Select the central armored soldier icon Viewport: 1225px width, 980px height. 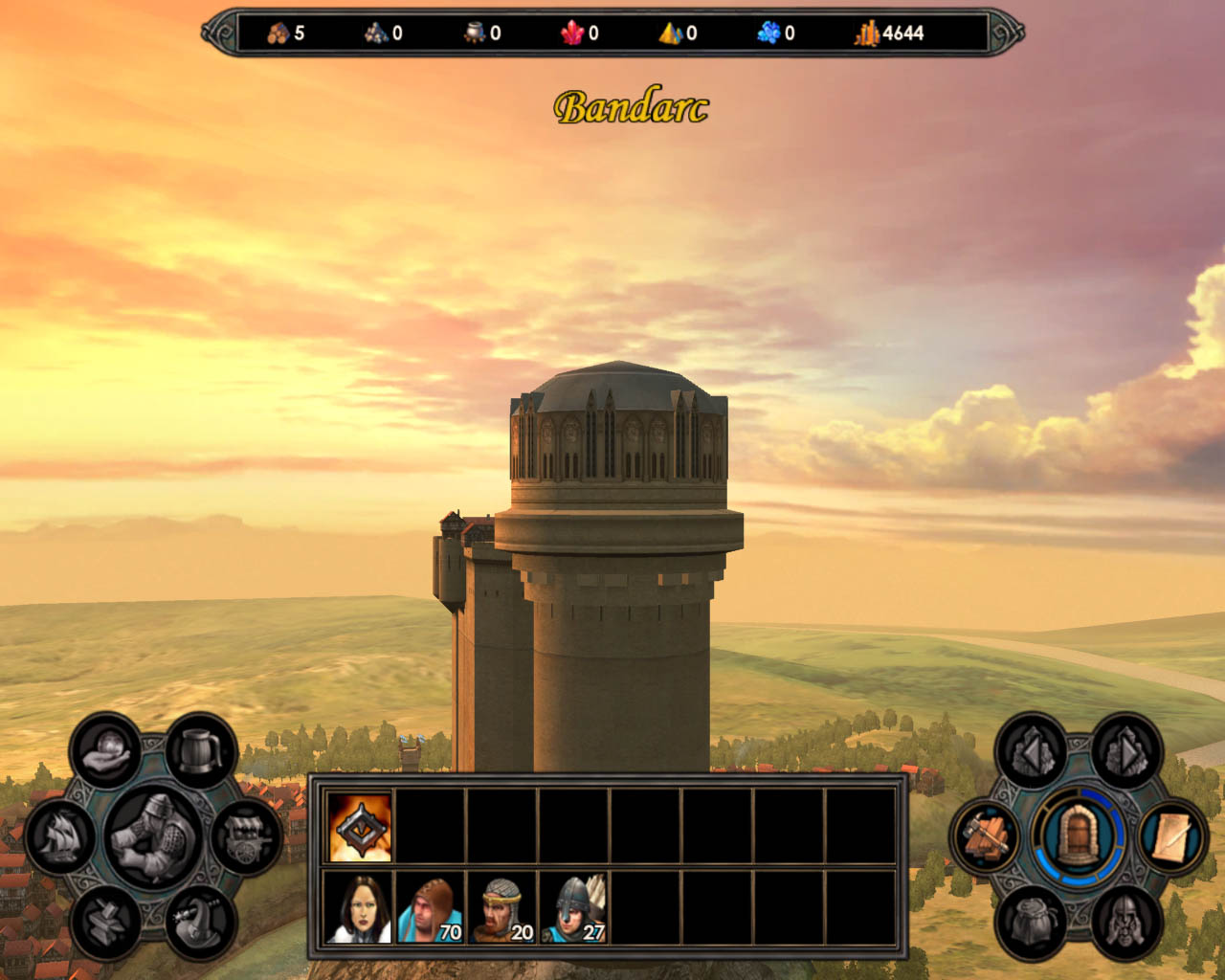coord(153,835)
